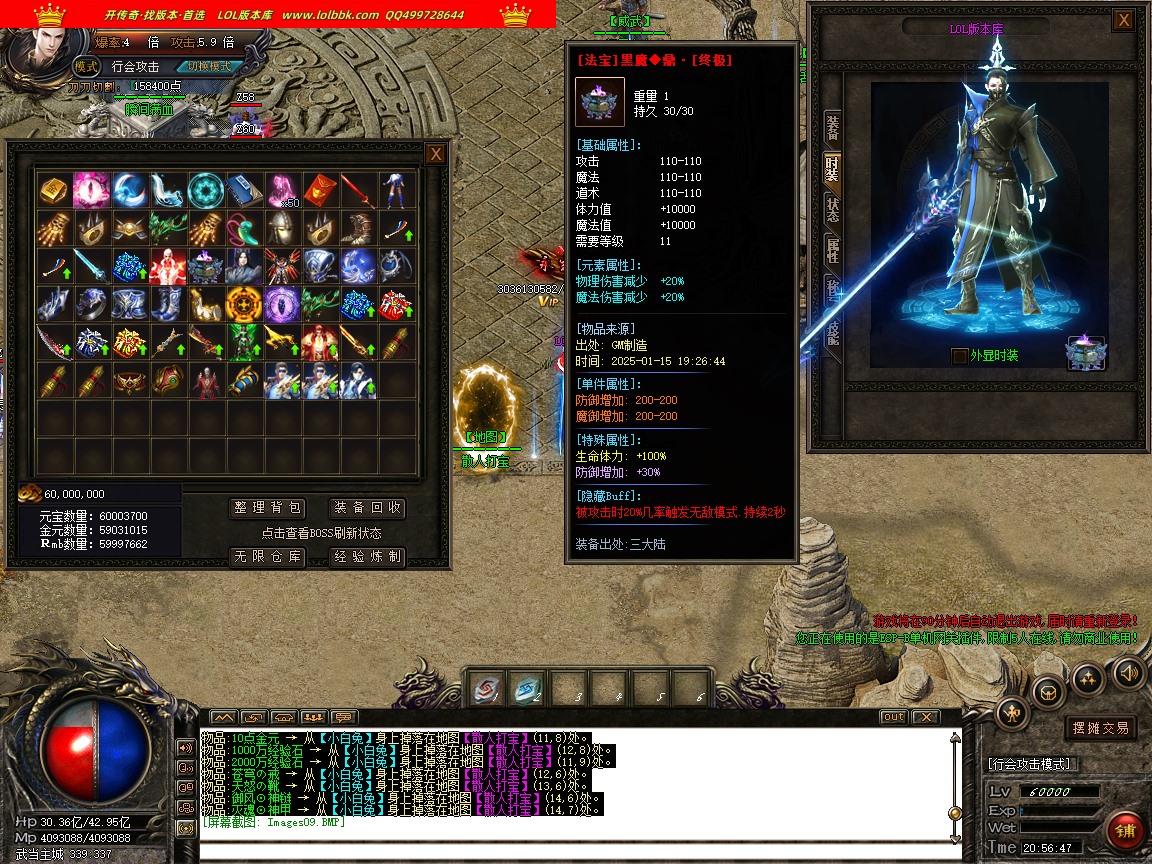The width and height of the screenshot is (1152, 864).
Task: Toggle the sound speaker icon
Action: click(x=1128, y=673)
